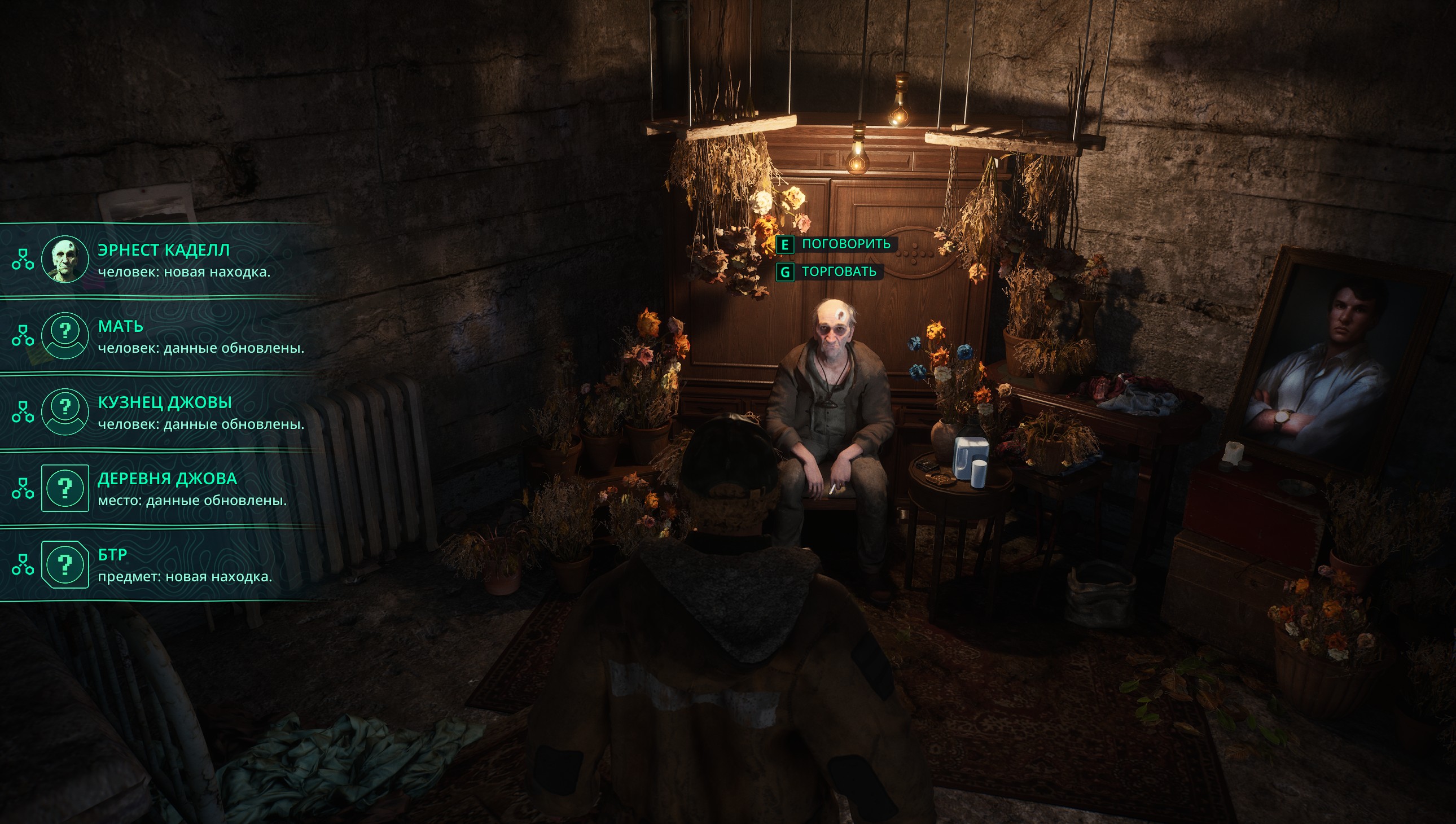Click Эрнест Каделл's portrait icon
This screenshot has height=824, width=1456.
pos(65,260)
